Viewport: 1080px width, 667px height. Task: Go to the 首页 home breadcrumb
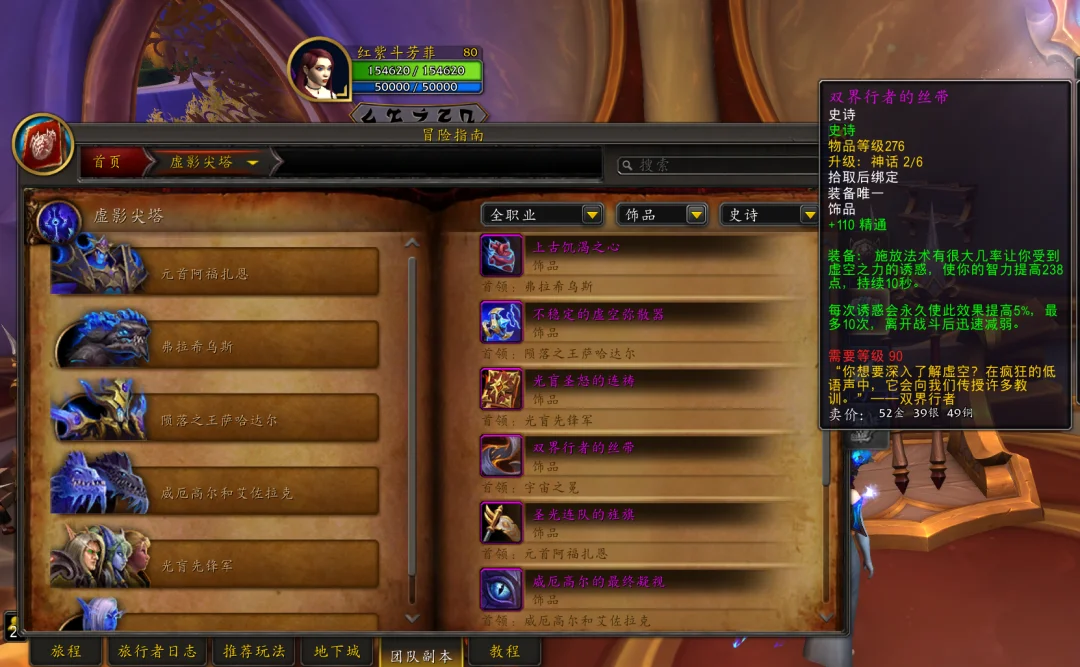[107, 162]
